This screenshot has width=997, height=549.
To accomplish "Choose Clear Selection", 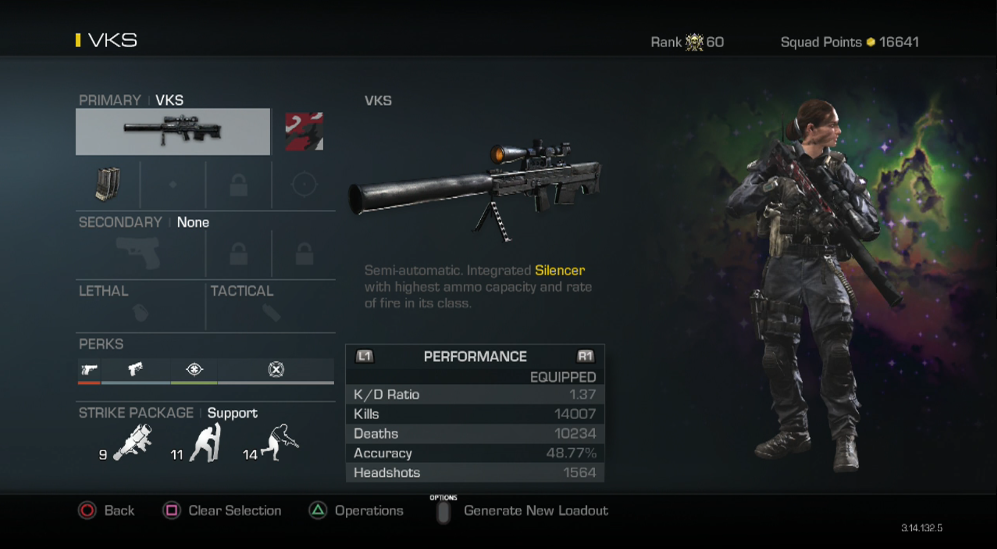I will 222,510.
